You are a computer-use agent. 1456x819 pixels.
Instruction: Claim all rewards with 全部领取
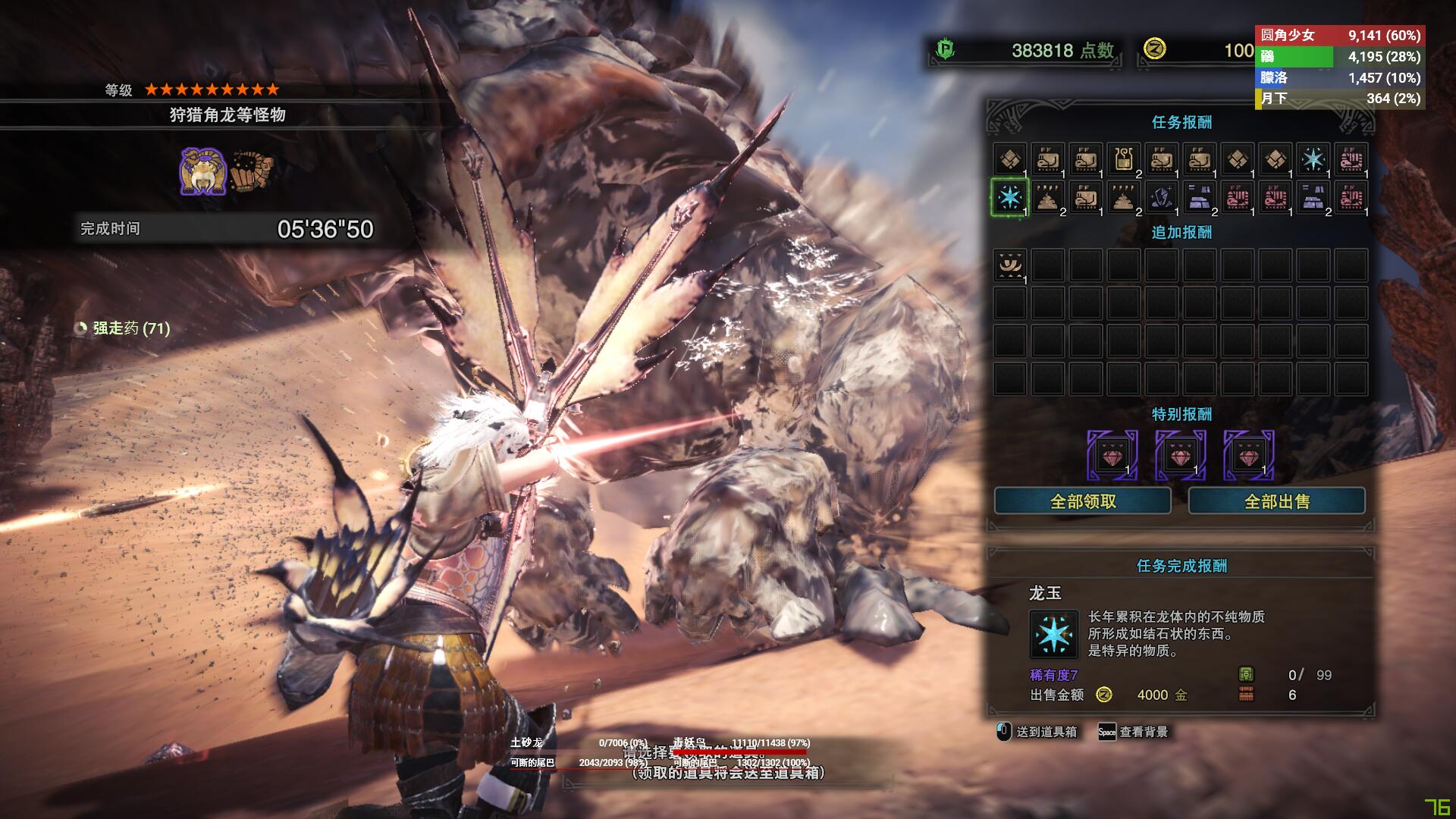tap(1082, 501)
